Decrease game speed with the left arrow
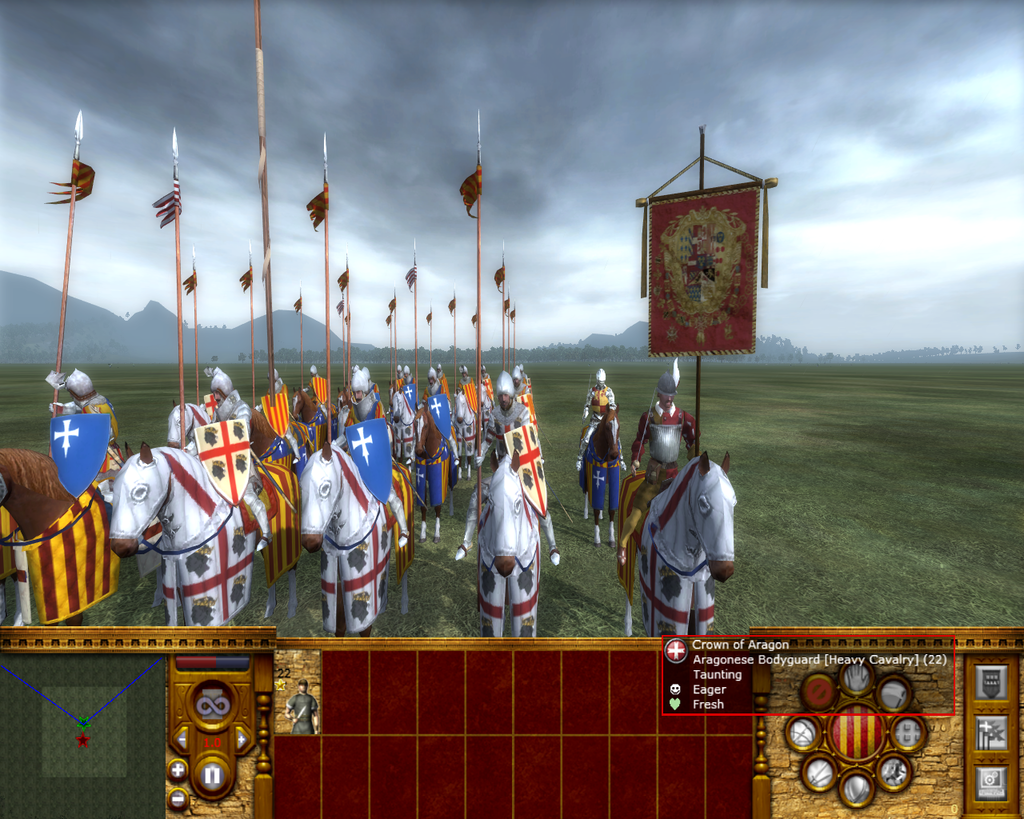The height and width of the screenshot is (819, 1024). click(x=182, y=740)
